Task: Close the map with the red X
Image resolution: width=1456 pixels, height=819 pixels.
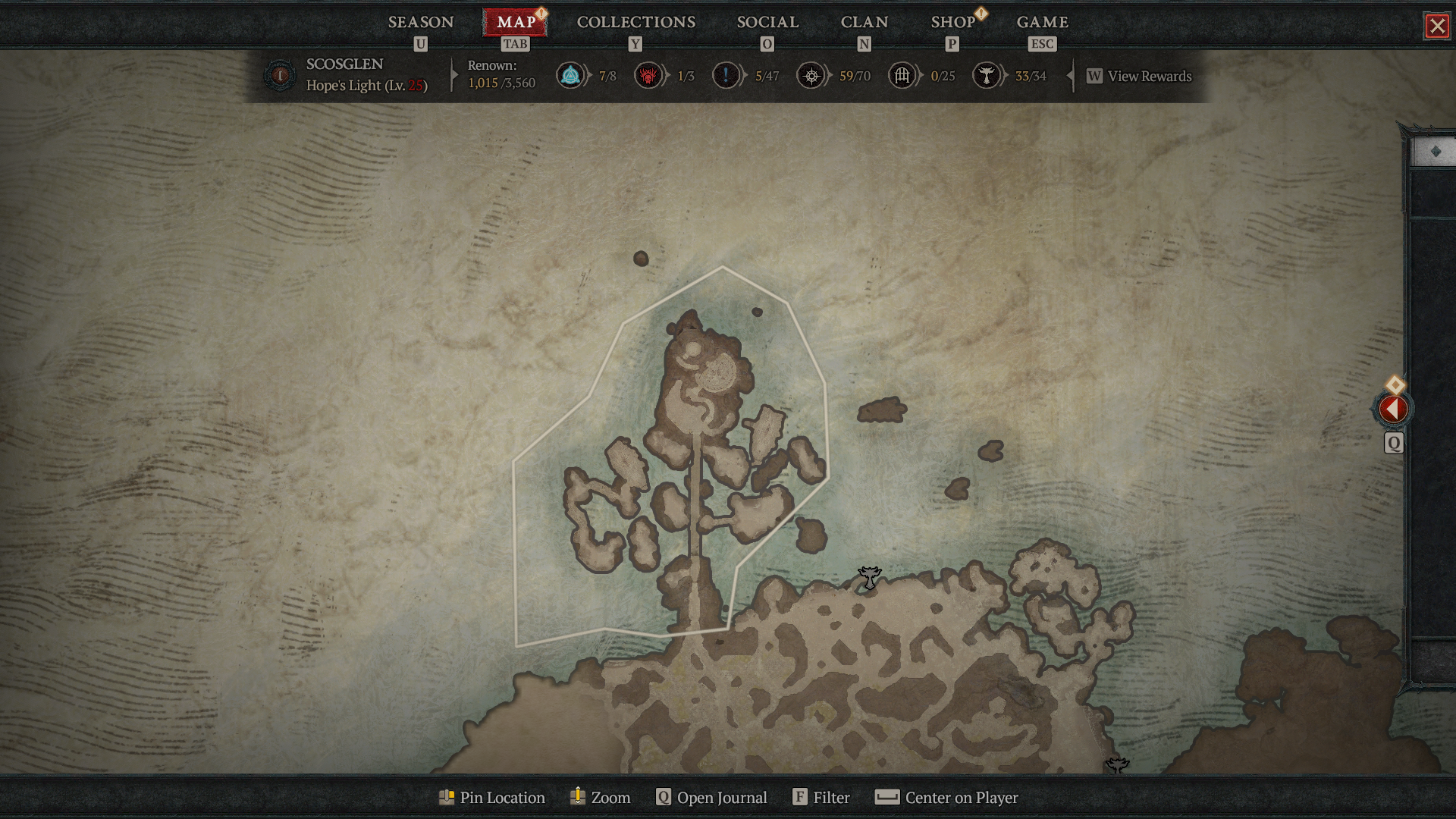Action: click(x=1437, y=27)
